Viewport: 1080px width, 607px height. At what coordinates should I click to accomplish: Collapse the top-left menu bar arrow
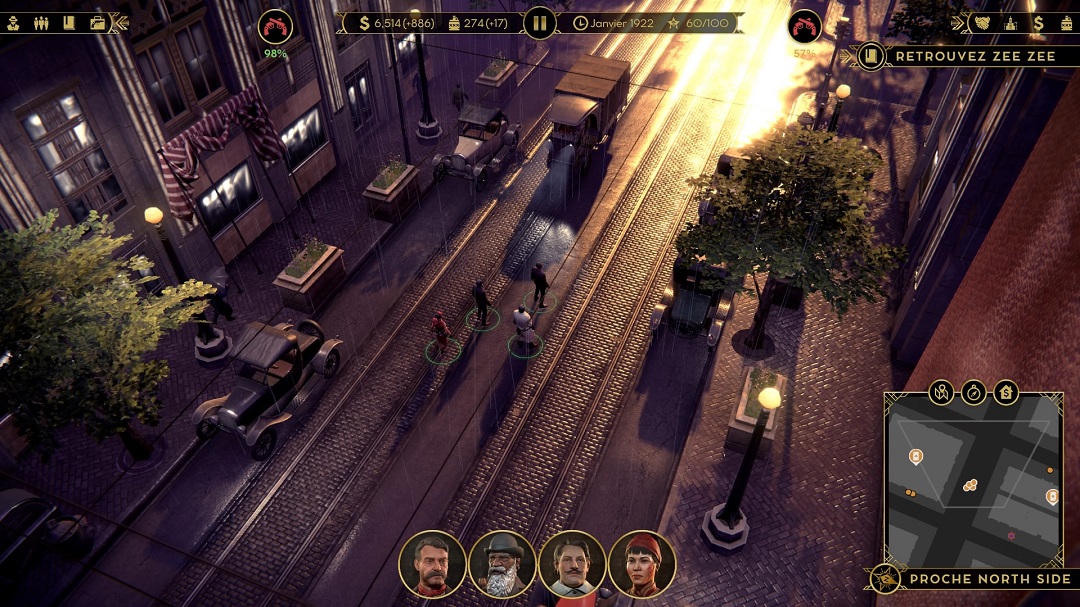[x=120, y=22]
